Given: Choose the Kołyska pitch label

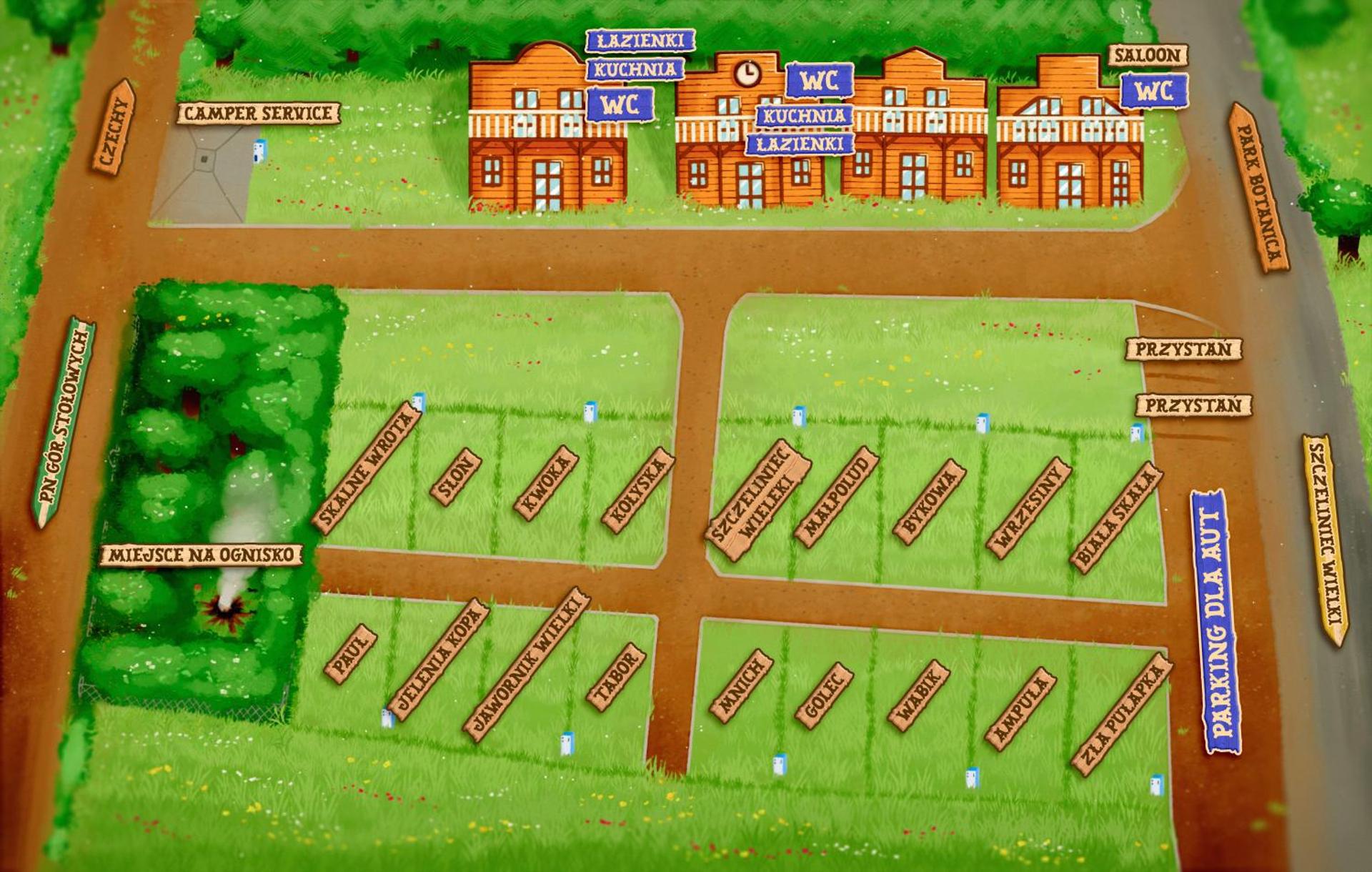Looking at the screenshot, I should tap(637, 490).
